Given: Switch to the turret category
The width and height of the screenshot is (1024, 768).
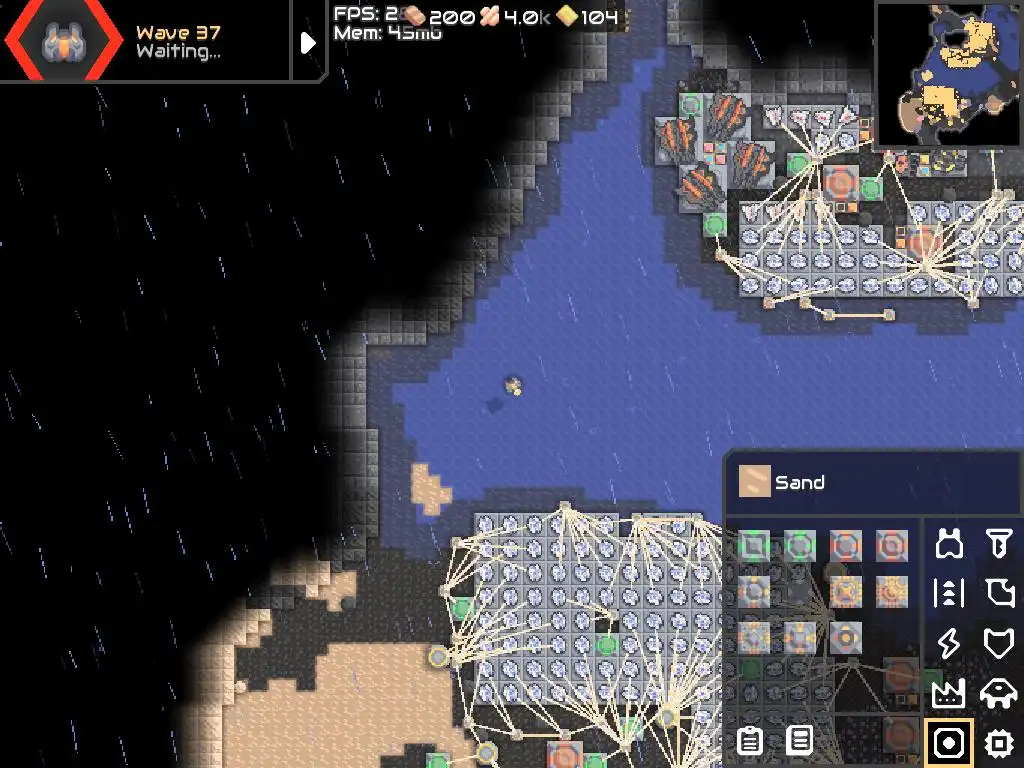Looking at the screenshot, I should (948, 544).
